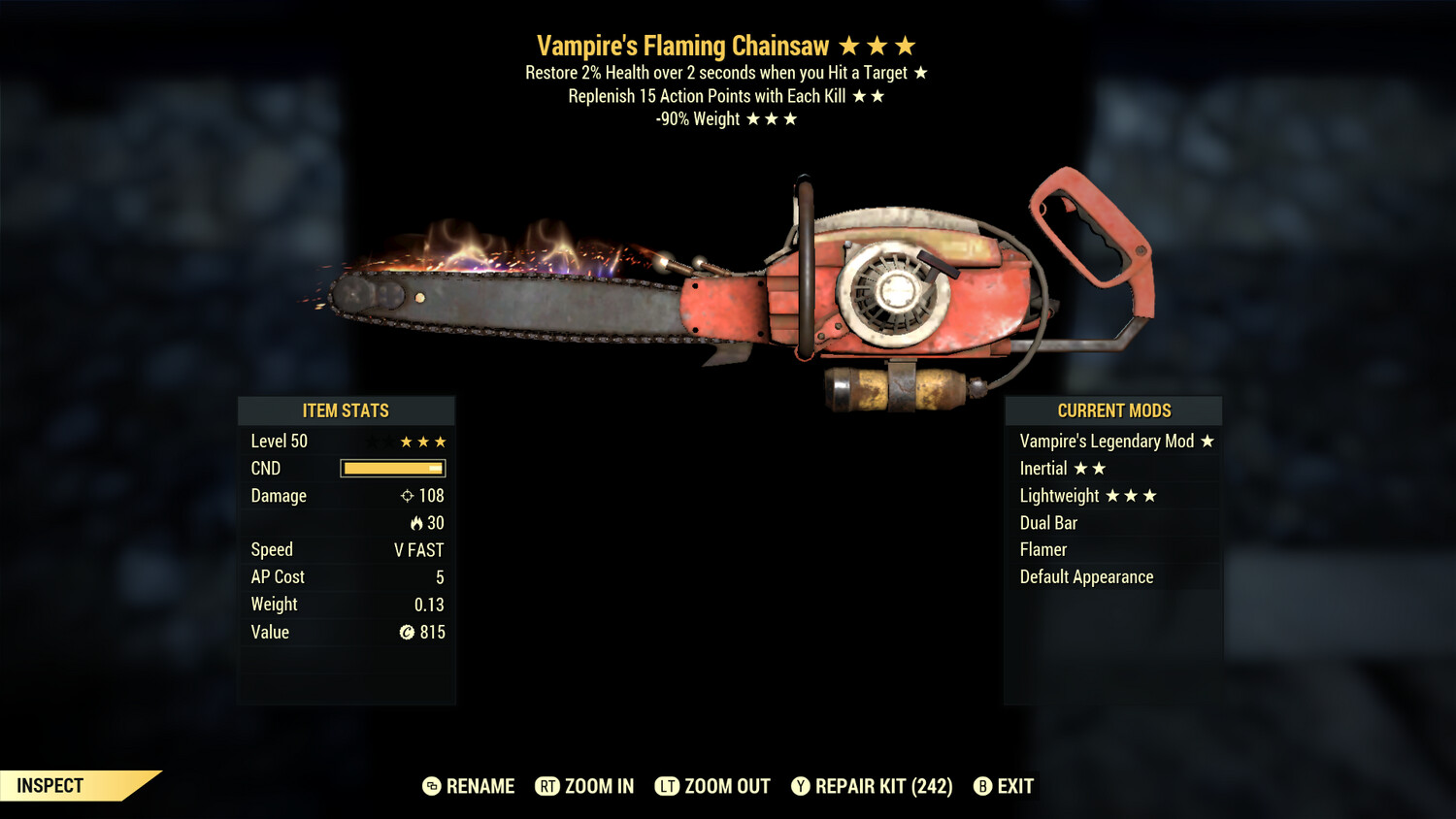Select the Flamer mod entry
1456x819 pixels.
click(x=1043, y=549)
